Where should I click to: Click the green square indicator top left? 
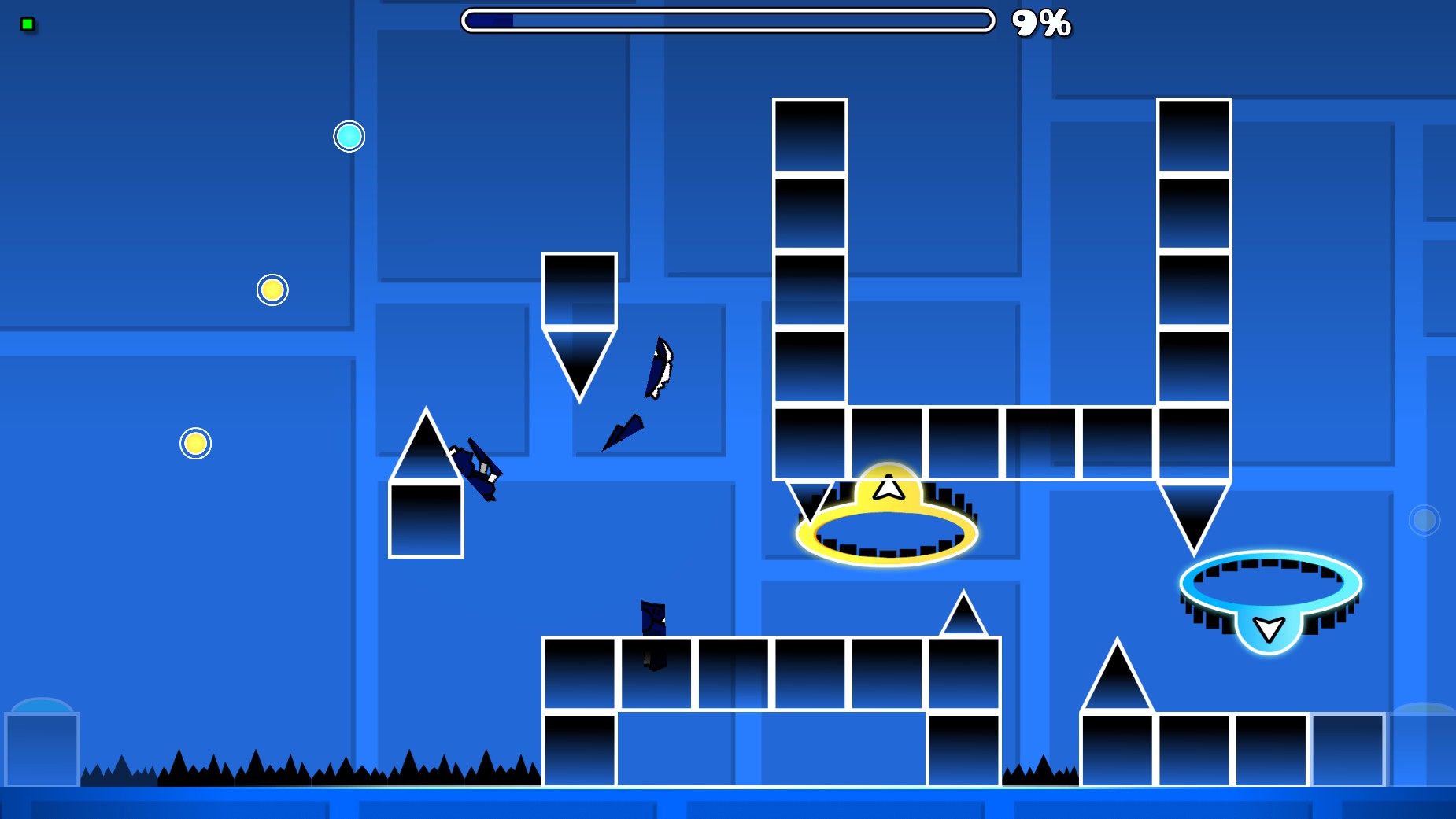click(28, 24)
